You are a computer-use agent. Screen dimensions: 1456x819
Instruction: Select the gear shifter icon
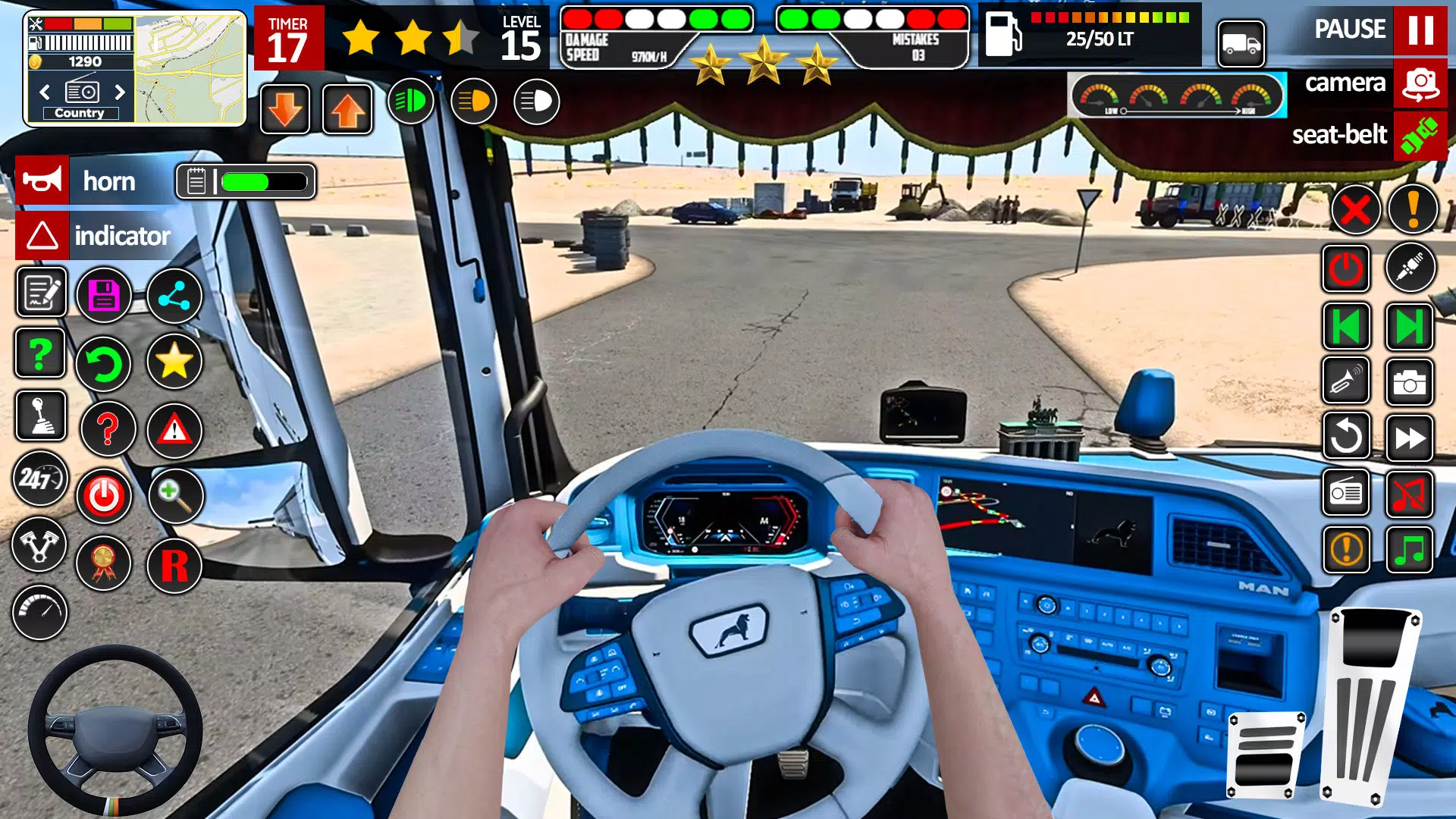pos(43,416)
